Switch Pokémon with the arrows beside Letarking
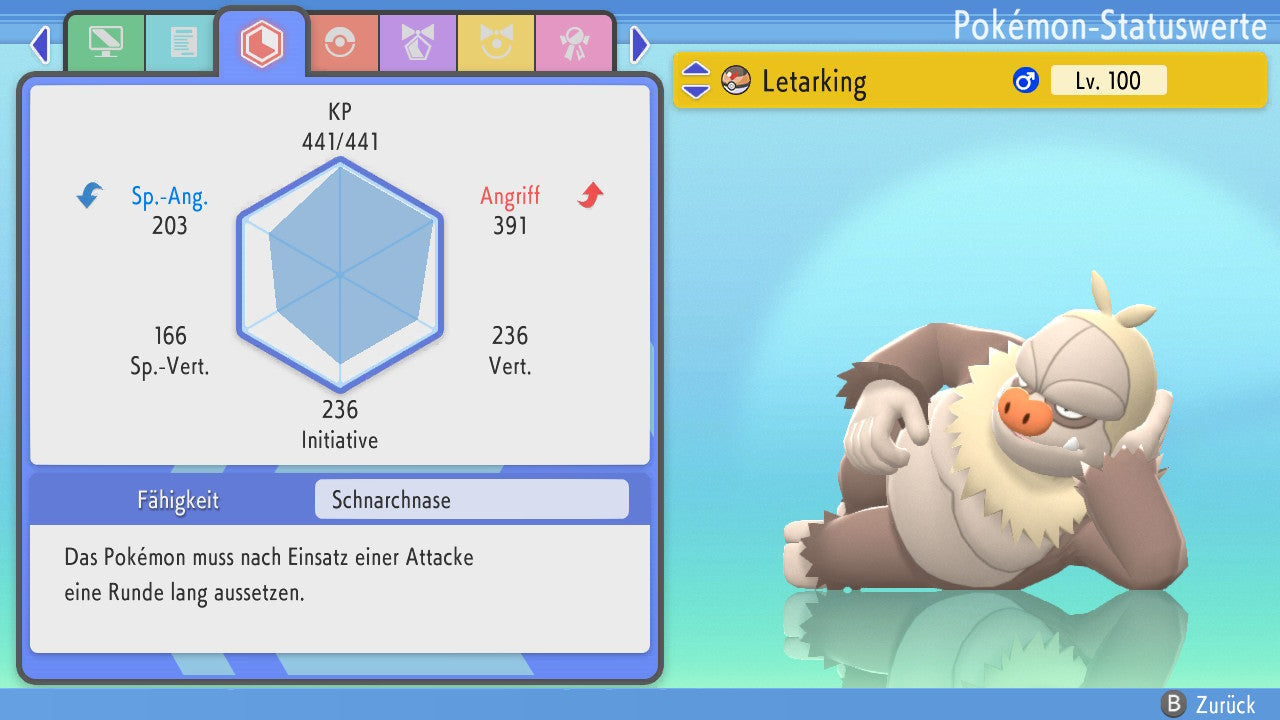 696,80
